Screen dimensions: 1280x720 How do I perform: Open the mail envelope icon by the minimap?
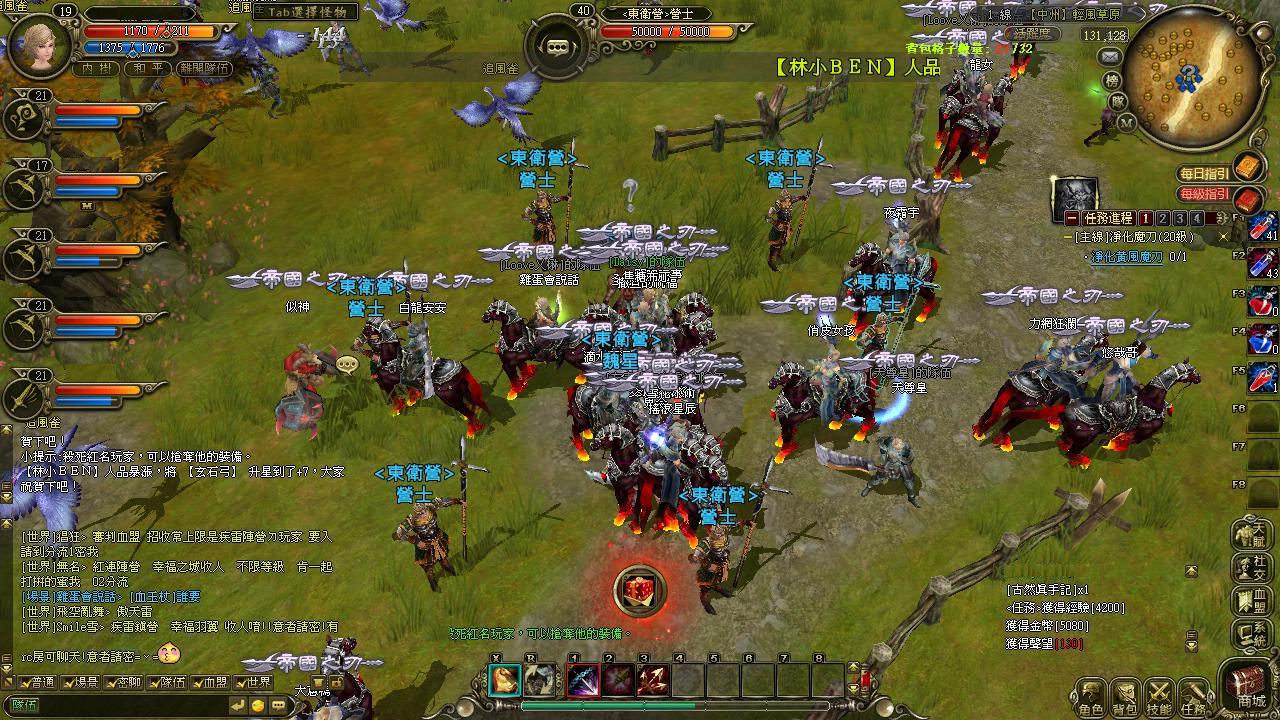(x=1110, y=58)
